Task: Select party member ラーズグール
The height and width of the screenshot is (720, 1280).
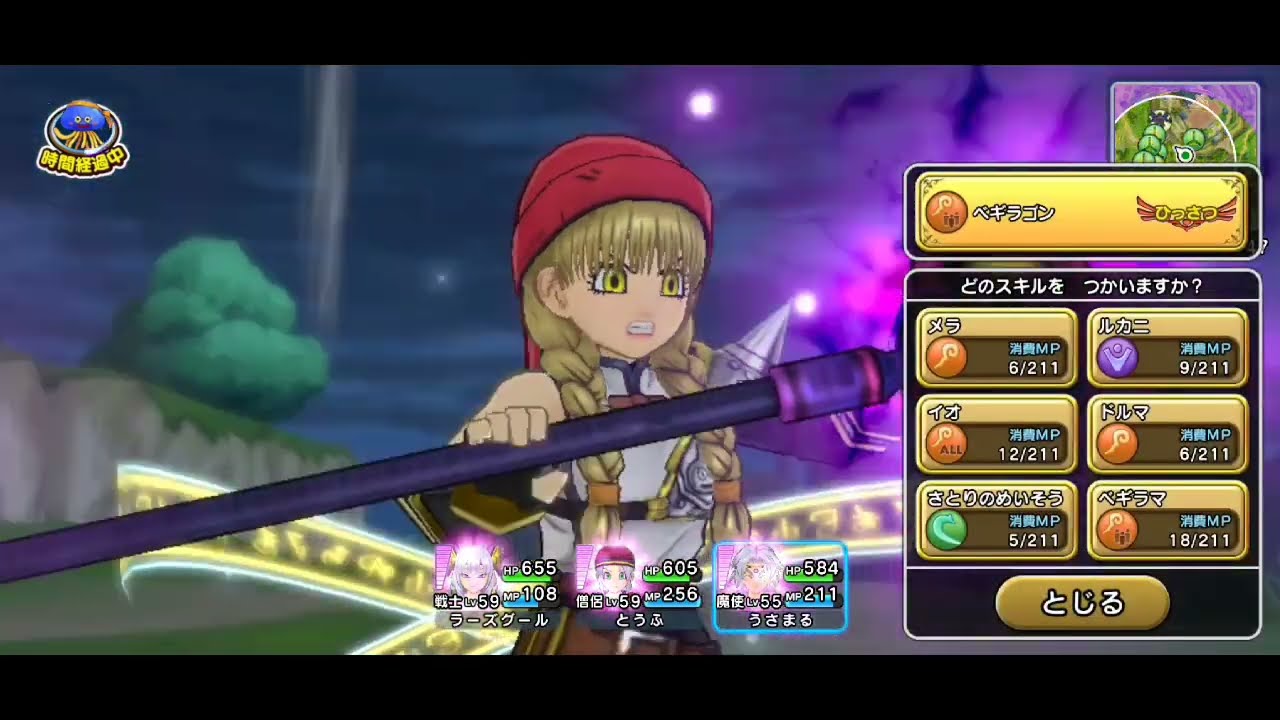Action: (498, 588)
